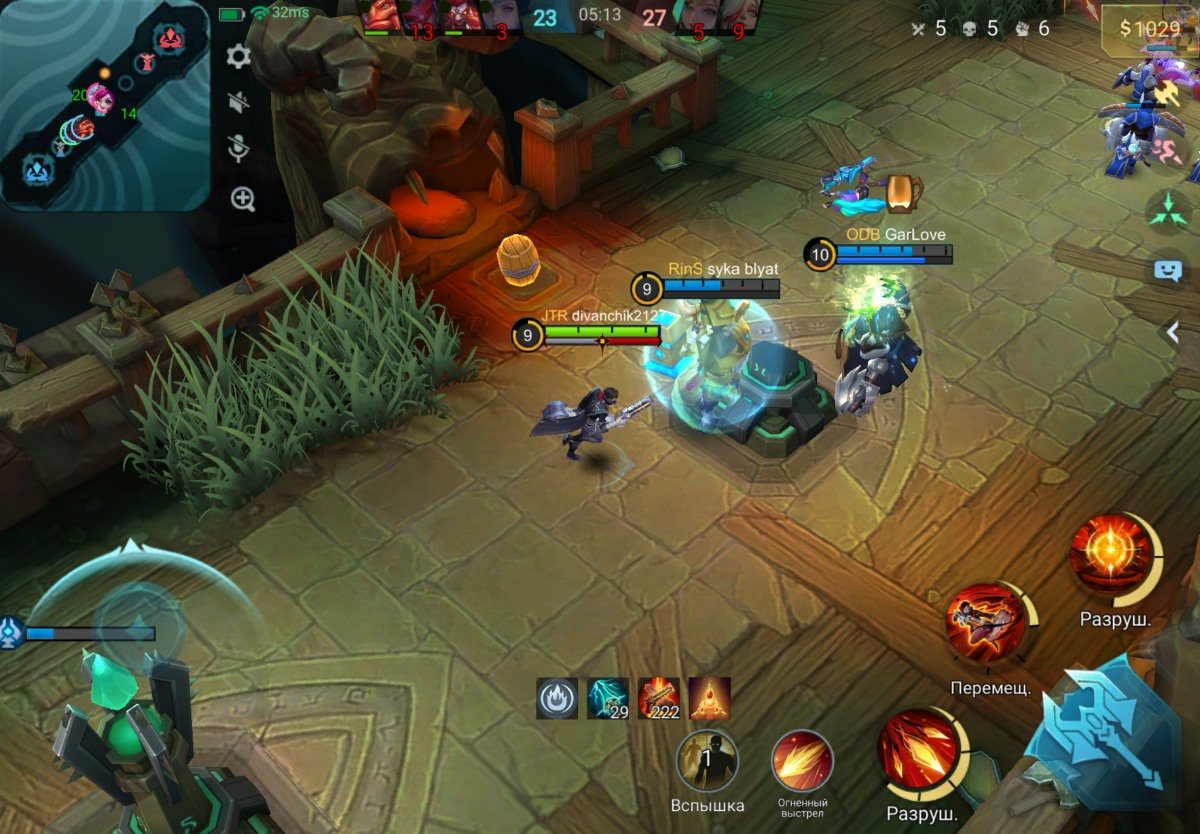Fire the Огненный выстрел spell
The width and height of the screenshot is (1200, 834).
pyautogui.click(x=802, y=761)
